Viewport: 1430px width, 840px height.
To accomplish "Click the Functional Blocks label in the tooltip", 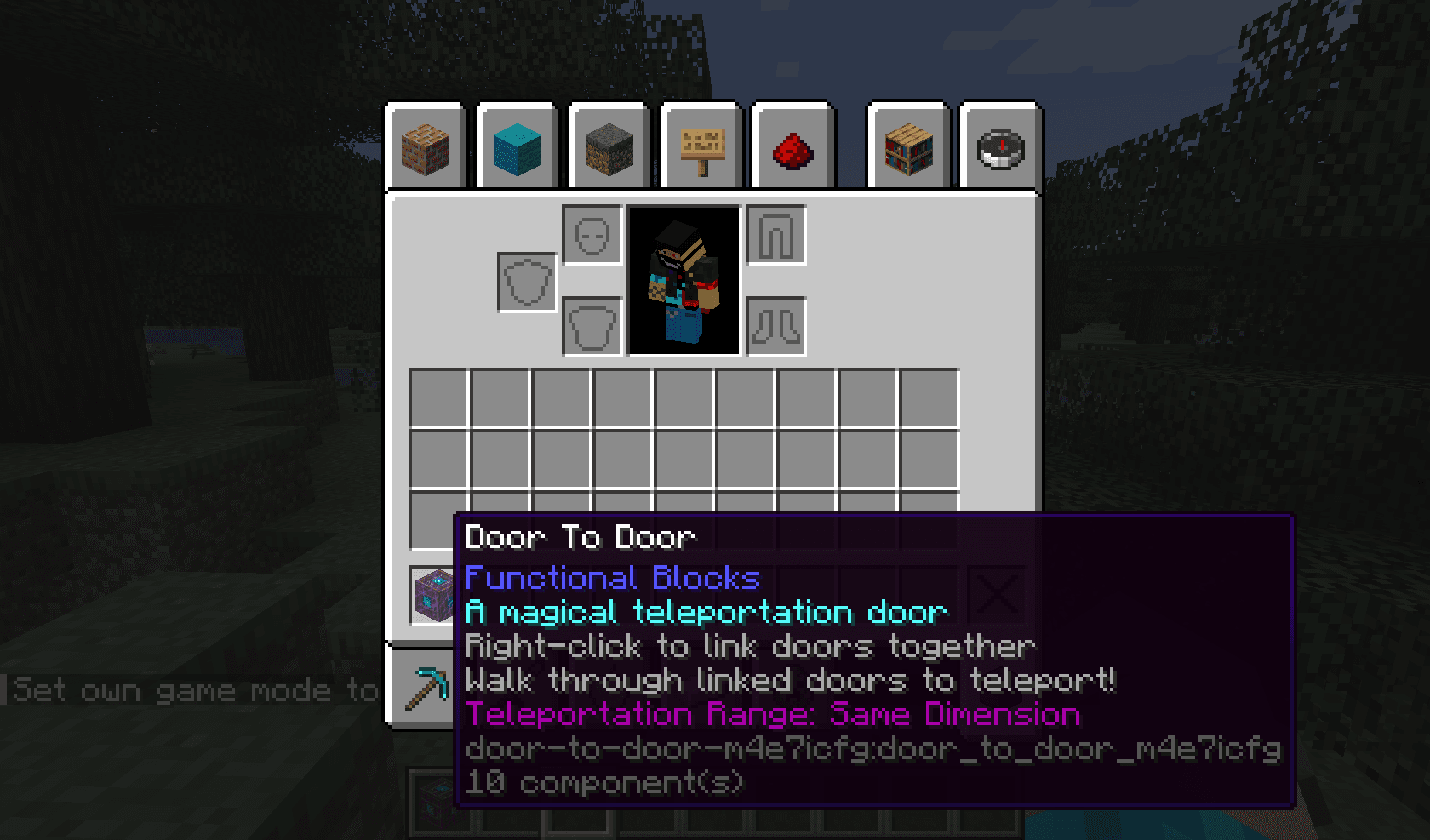I will (x=611, y=578).
